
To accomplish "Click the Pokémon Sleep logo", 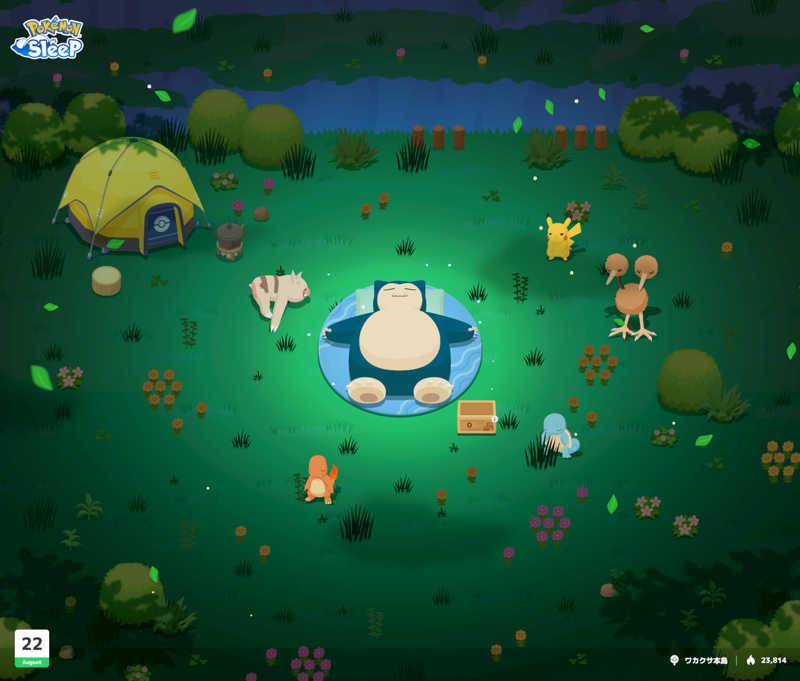I will coord(47,37).
